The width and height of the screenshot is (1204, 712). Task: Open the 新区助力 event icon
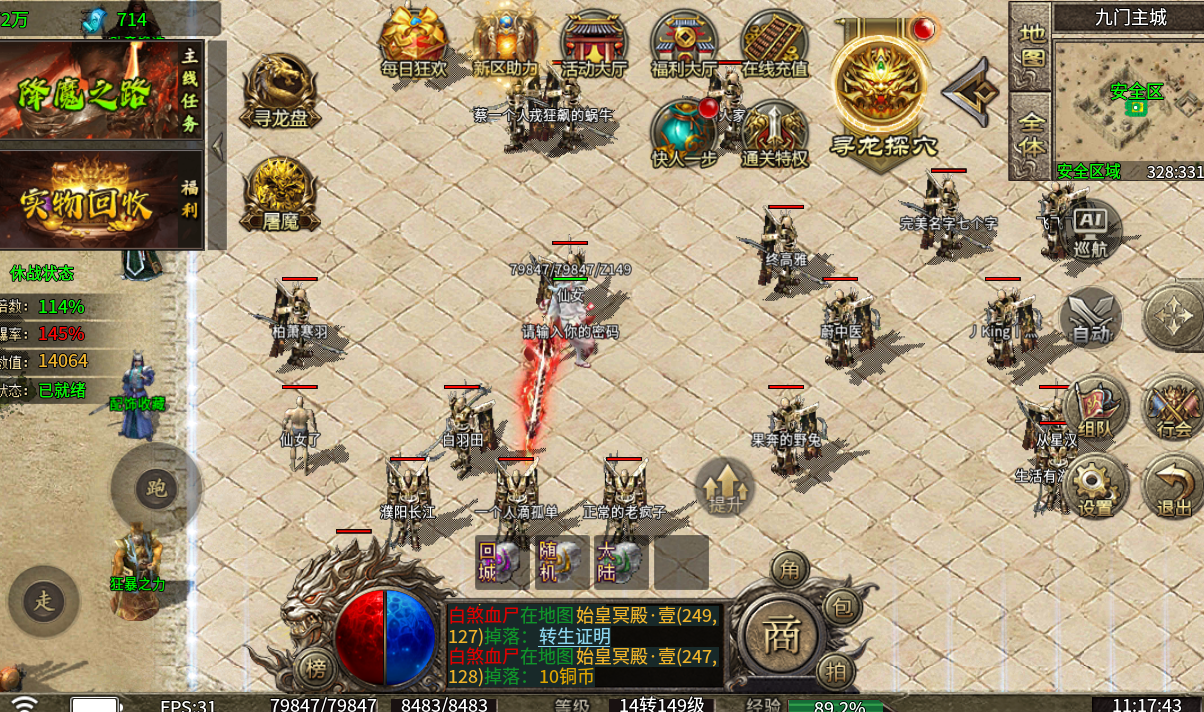click(505, 42)
